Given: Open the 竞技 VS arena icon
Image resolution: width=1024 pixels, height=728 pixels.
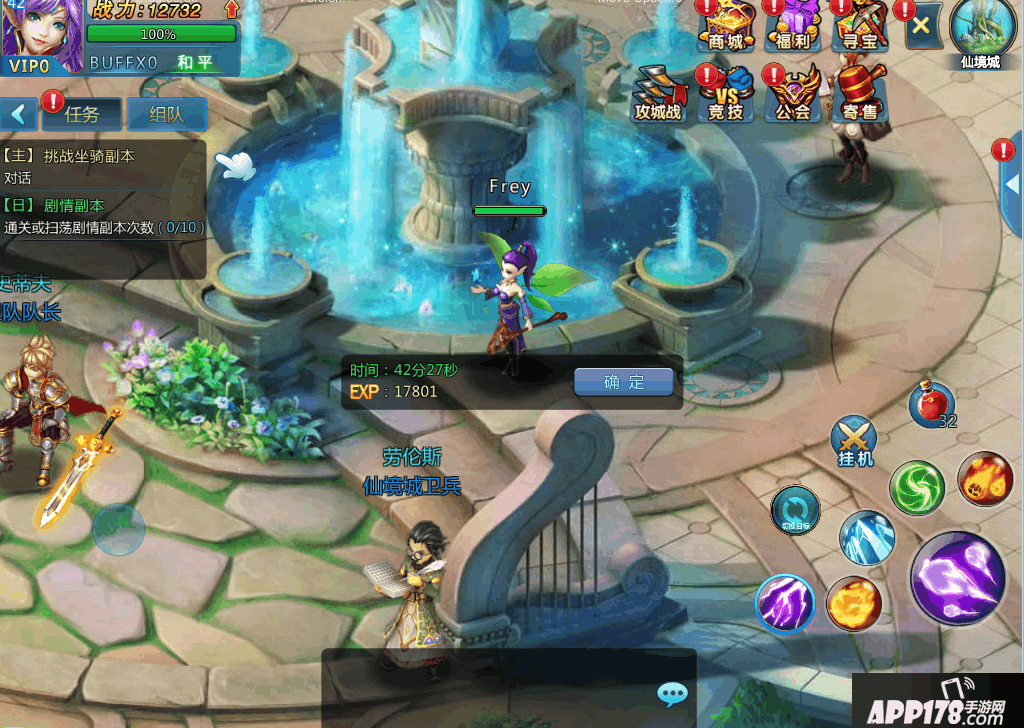Looking at the screenshot, I should pos(725,94).
